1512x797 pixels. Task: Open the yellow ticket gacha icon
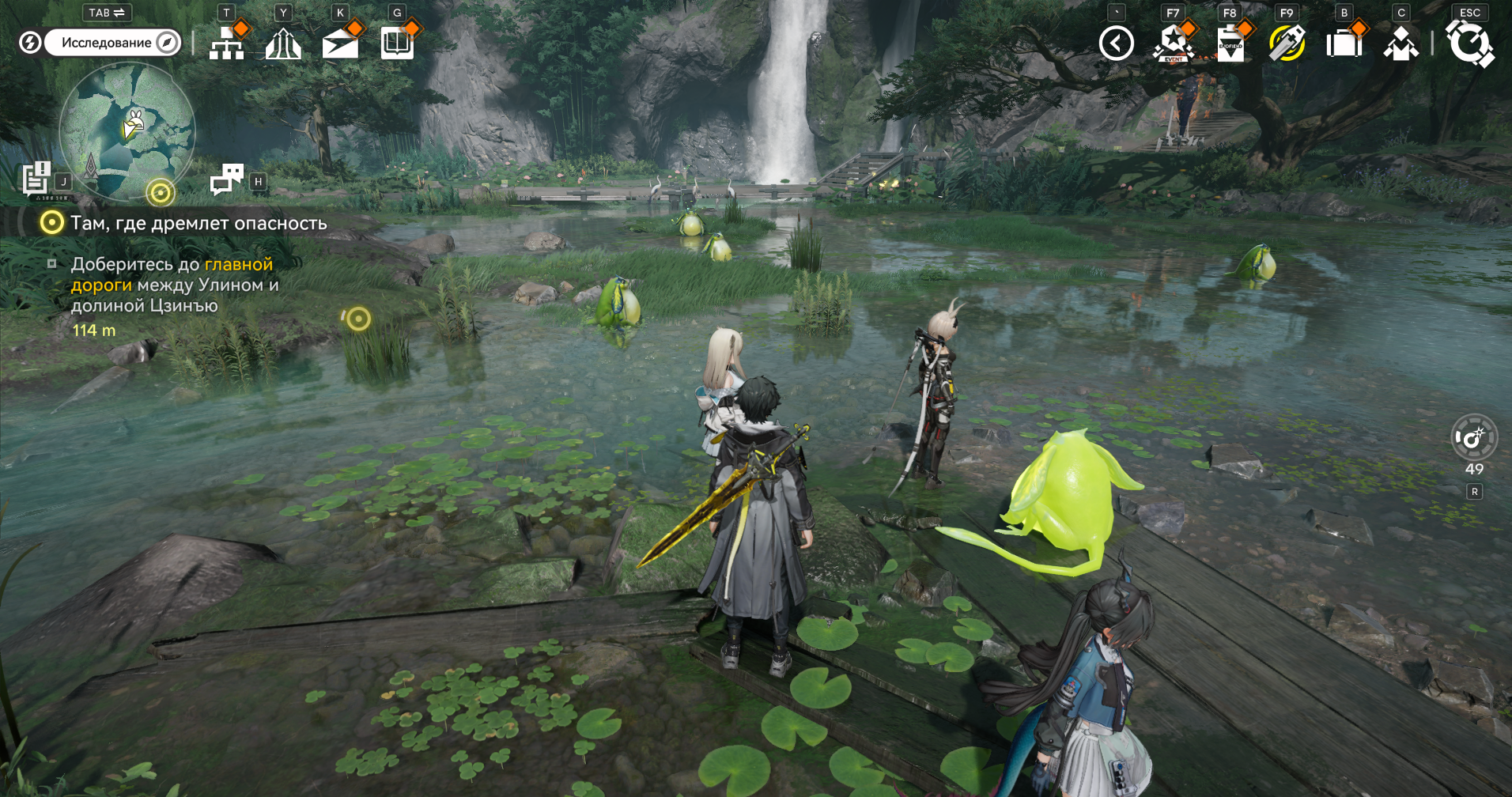coord(1287,43)
